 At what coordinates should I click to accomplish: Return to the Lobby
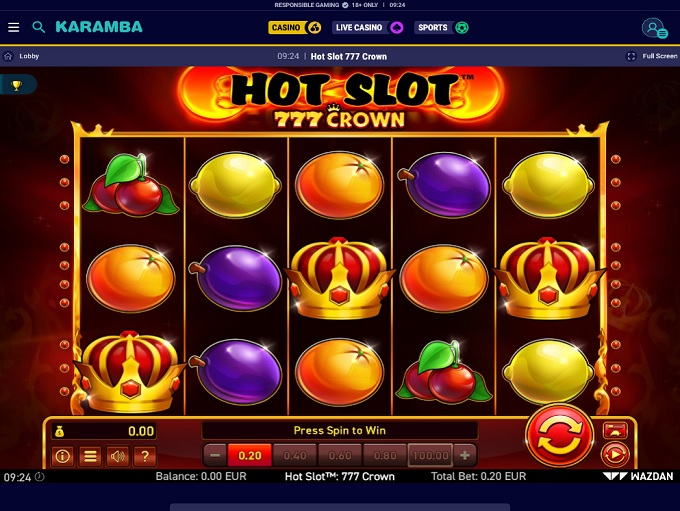coord(22,57)
